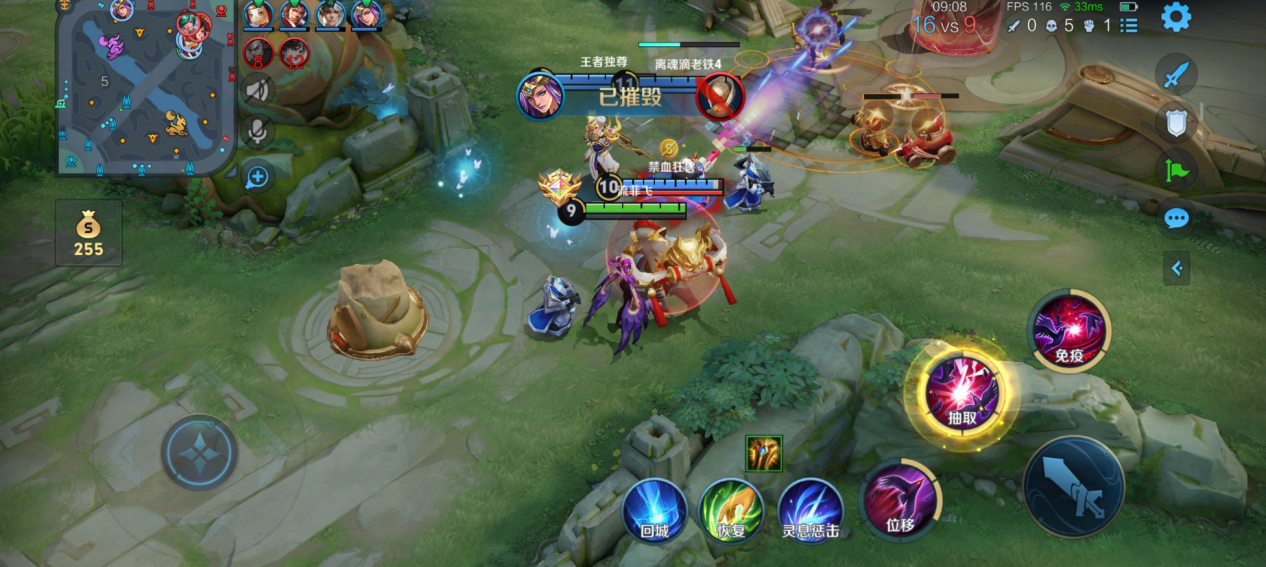
Task: Collapse the signal panel with the arrow
Action: pos(1176,268)
